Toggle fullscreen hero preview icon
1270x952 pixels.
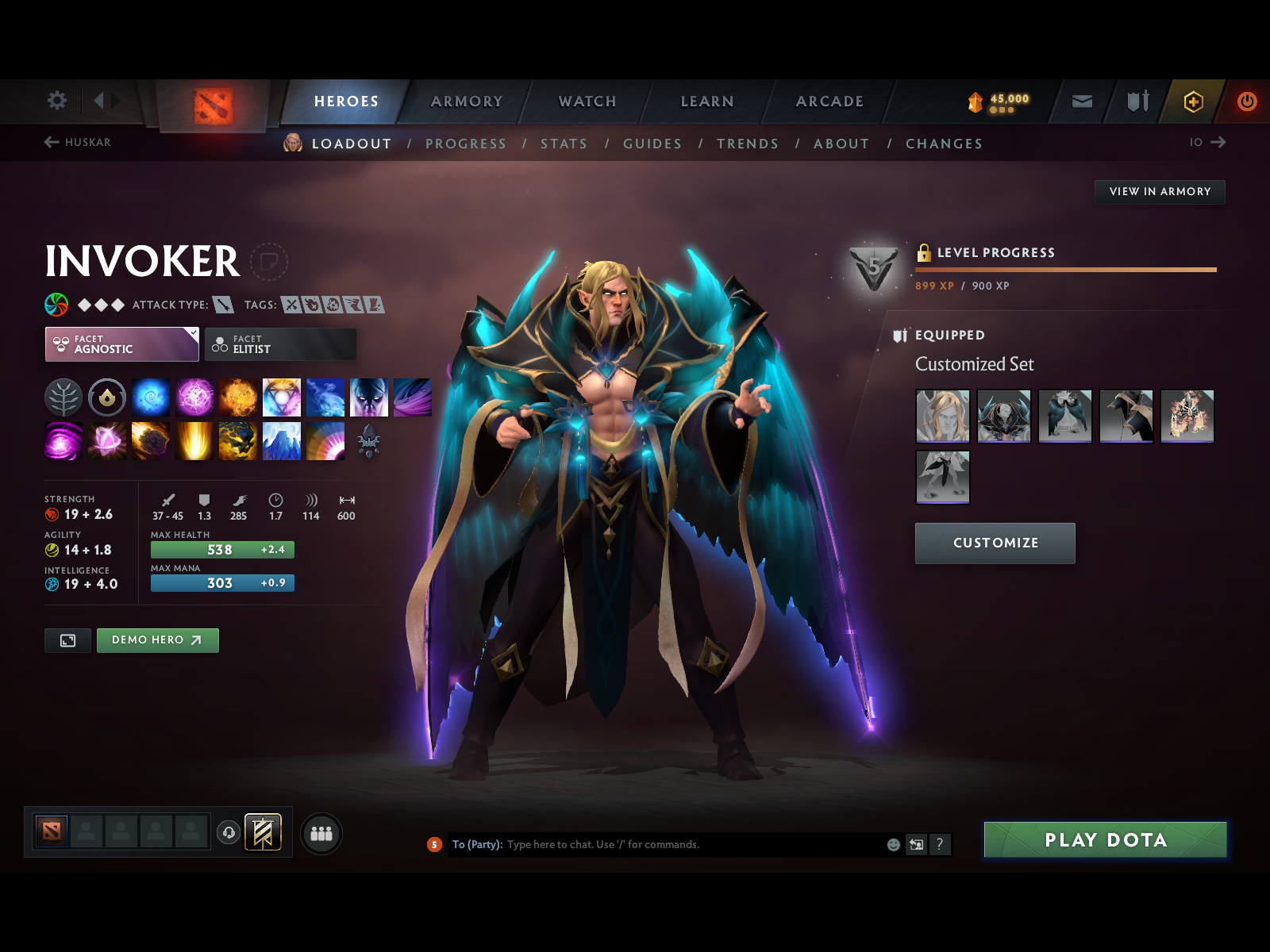pyautogui.click(x=67, y=640)
